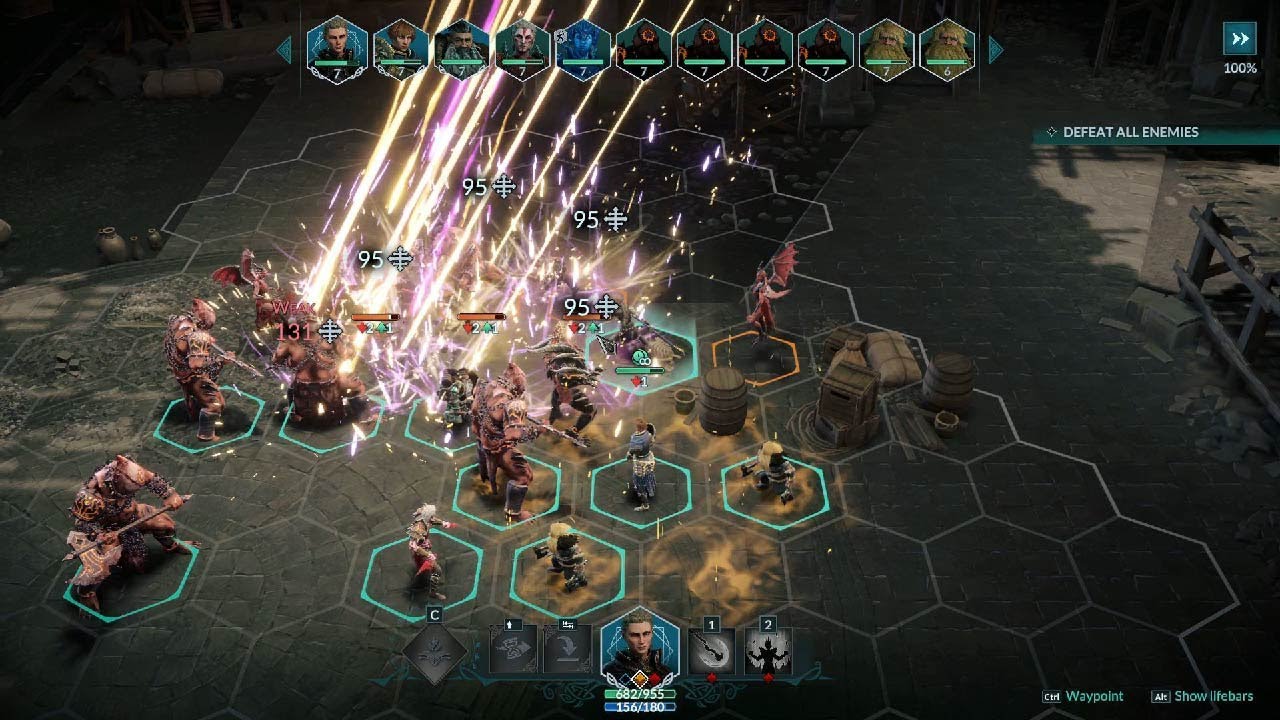This screenshot has width=1280, height=720.
Task: Choose the move-forward arrow action
Action: 512,650
